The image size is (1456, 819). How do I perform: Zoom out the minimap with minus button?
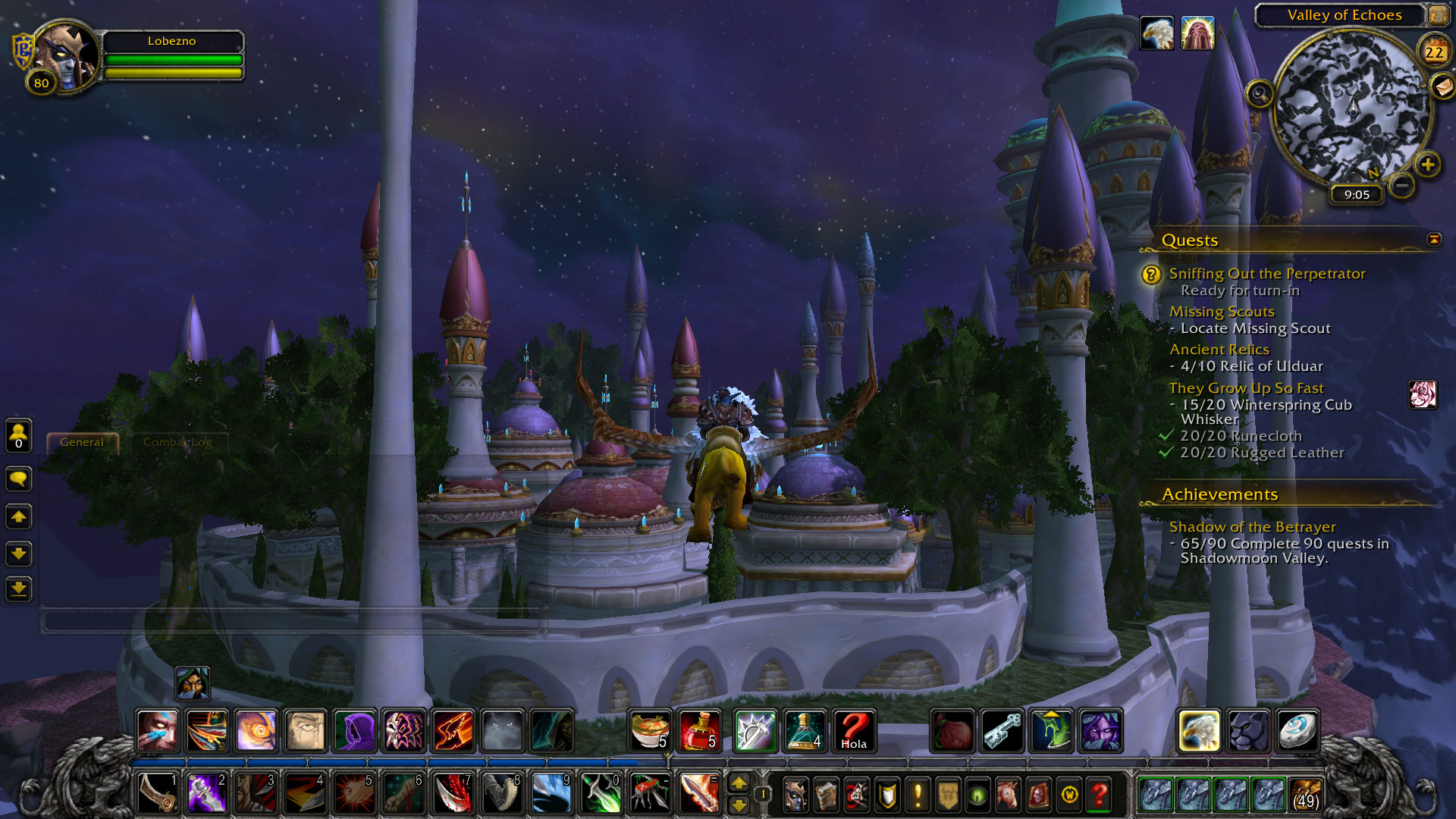[x=1402, y=185]
